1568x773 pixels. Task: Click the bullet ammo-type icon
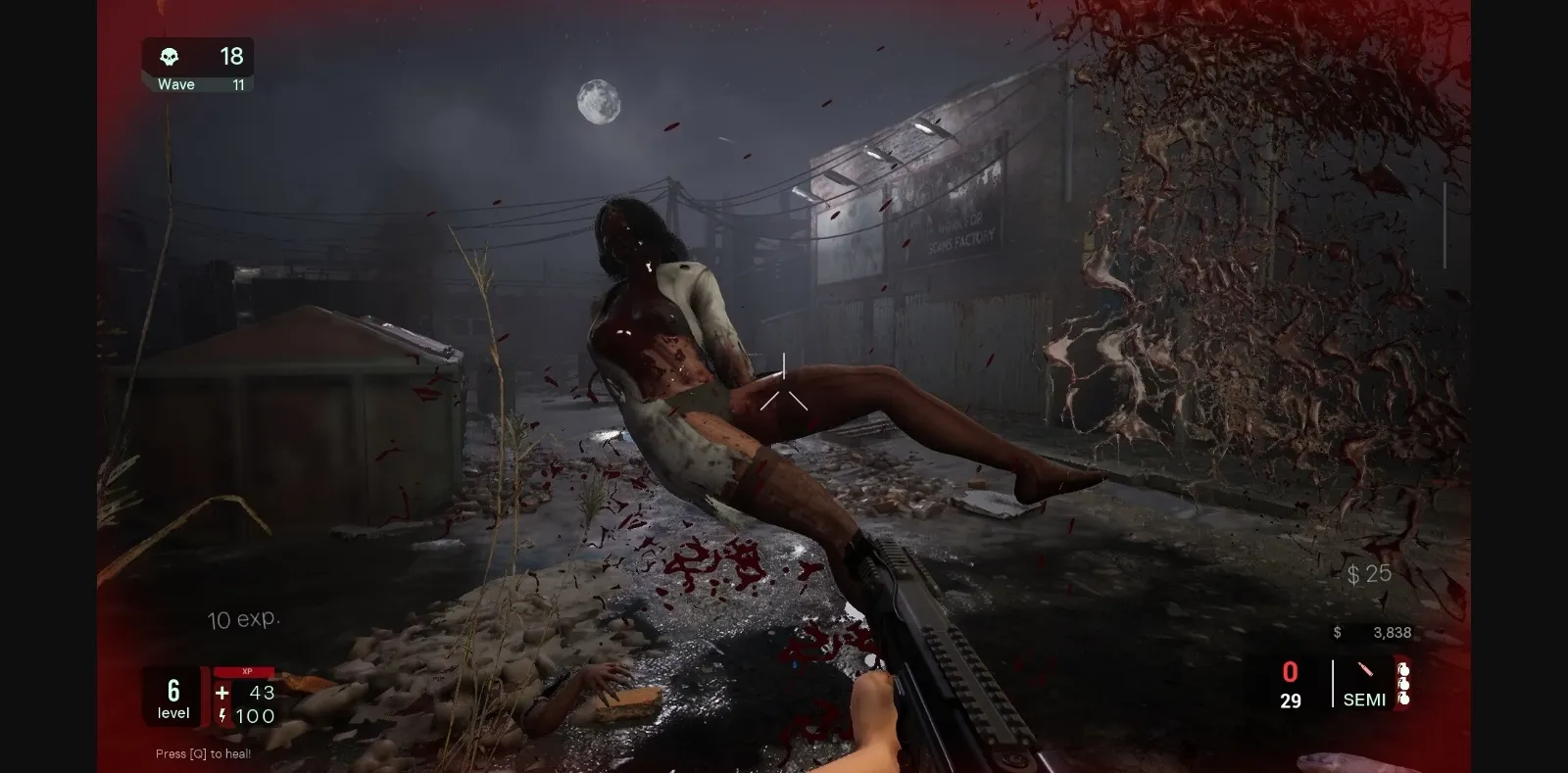click(1364, 671)
